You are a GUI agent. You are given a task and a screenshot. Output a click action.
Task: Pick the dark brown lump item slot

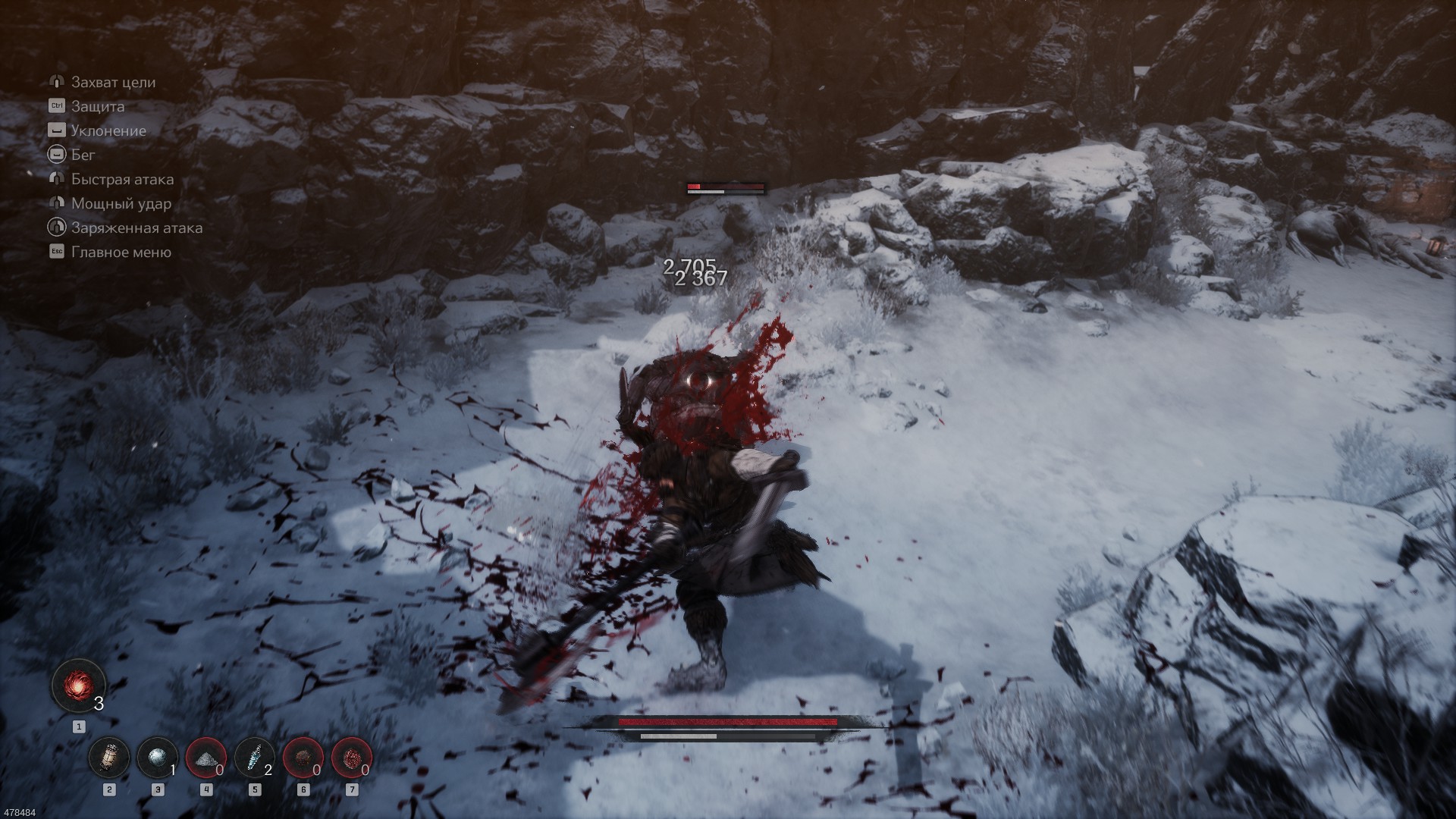point(303,758)
